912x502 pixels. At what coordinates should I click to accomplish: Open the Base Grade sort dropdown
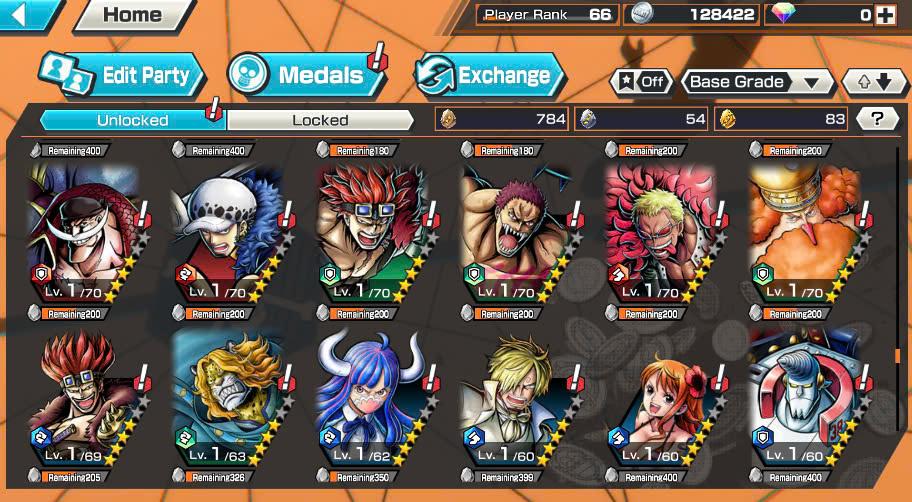click(759, 82)
